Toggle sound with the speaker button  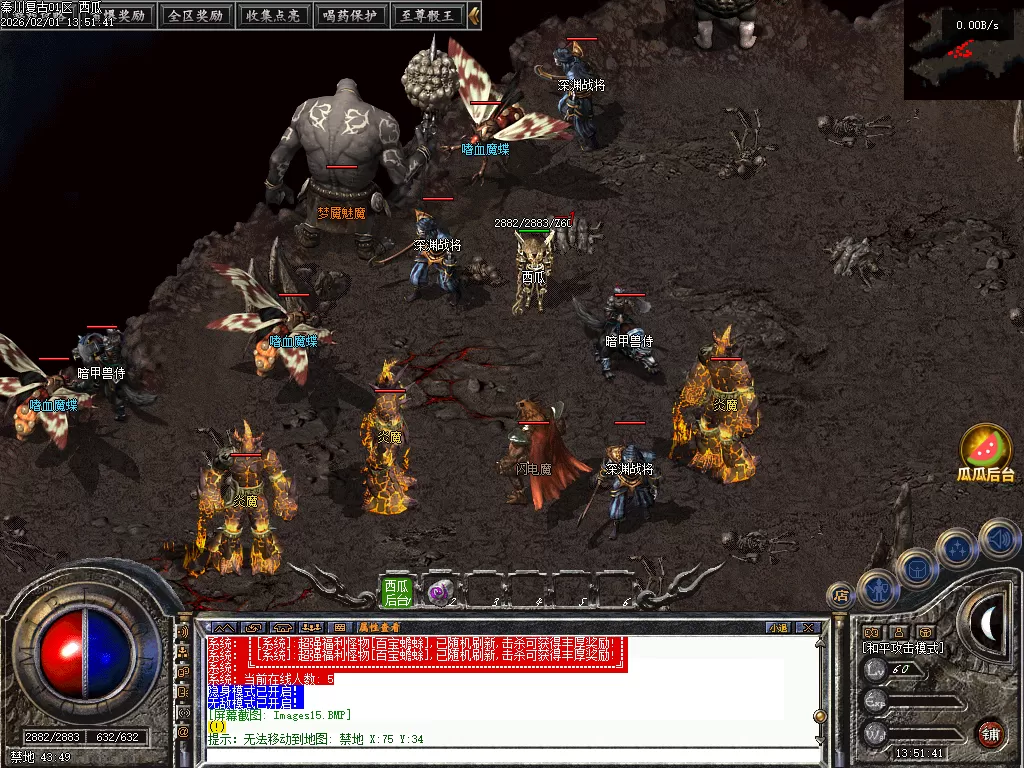pyautogui.click(x=998, y=538)
